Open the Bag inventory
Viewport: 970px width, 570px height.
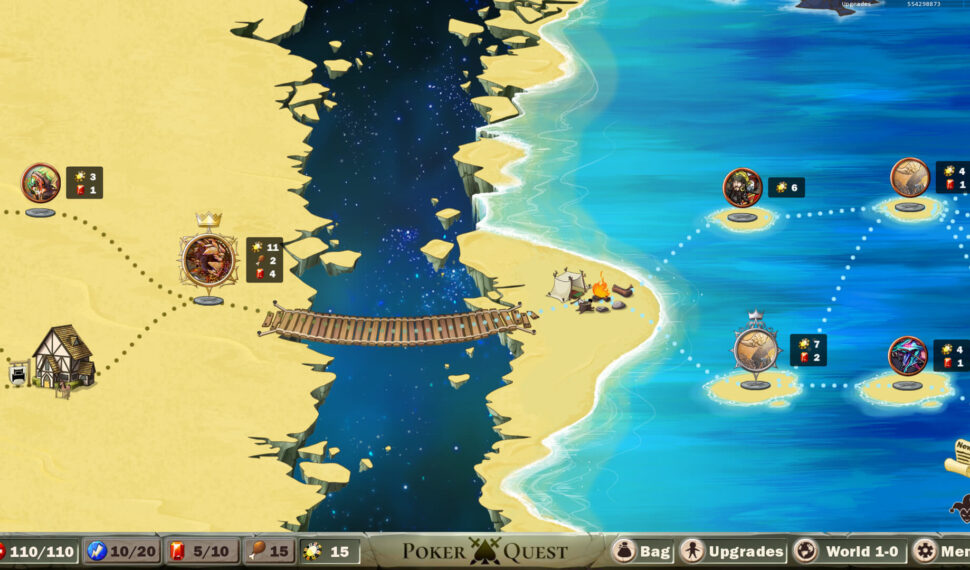pyautogui.click(x=641, y=551)
